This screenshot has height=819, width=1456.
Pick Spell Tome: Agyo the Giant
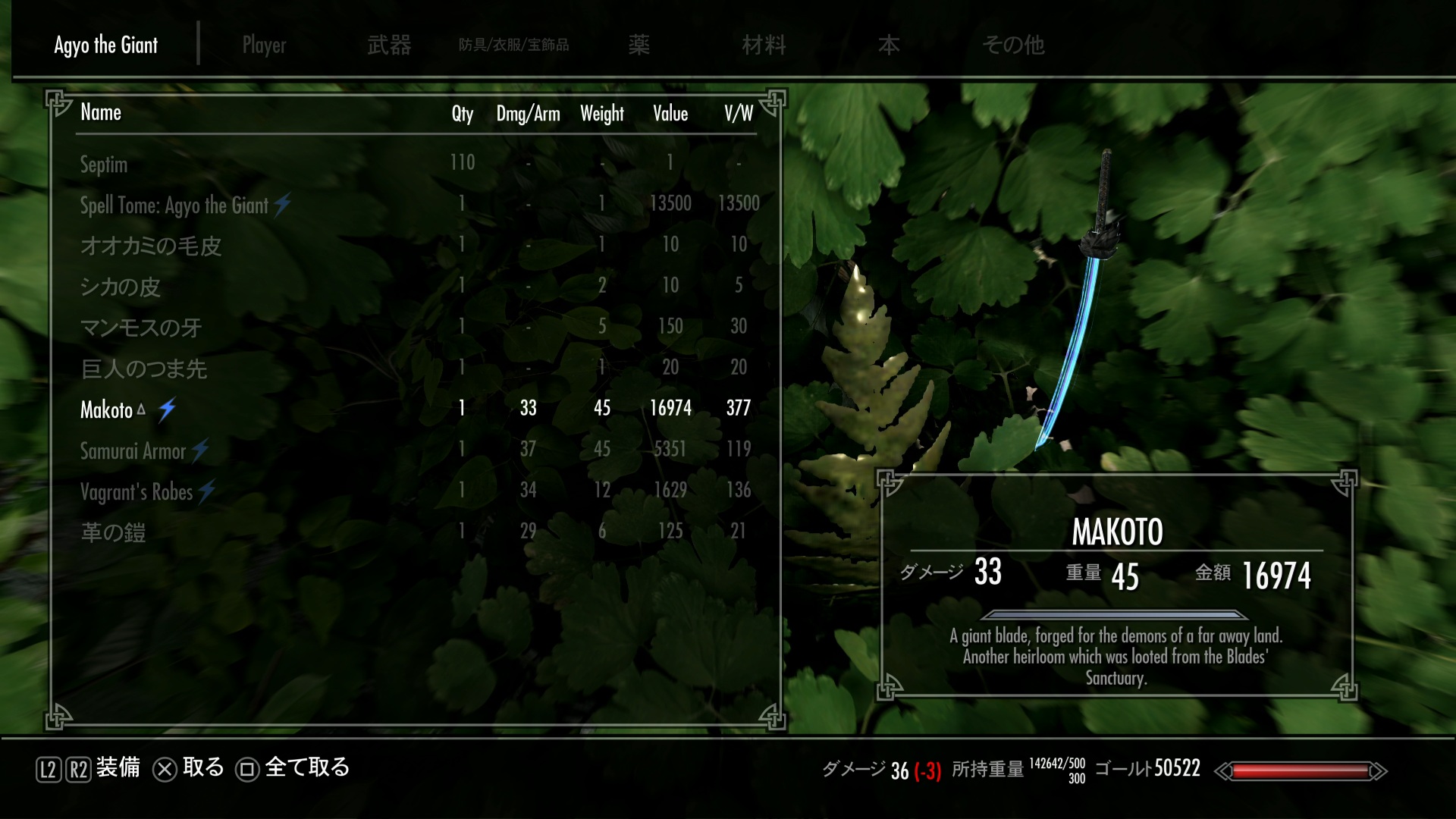coord(174,205)
